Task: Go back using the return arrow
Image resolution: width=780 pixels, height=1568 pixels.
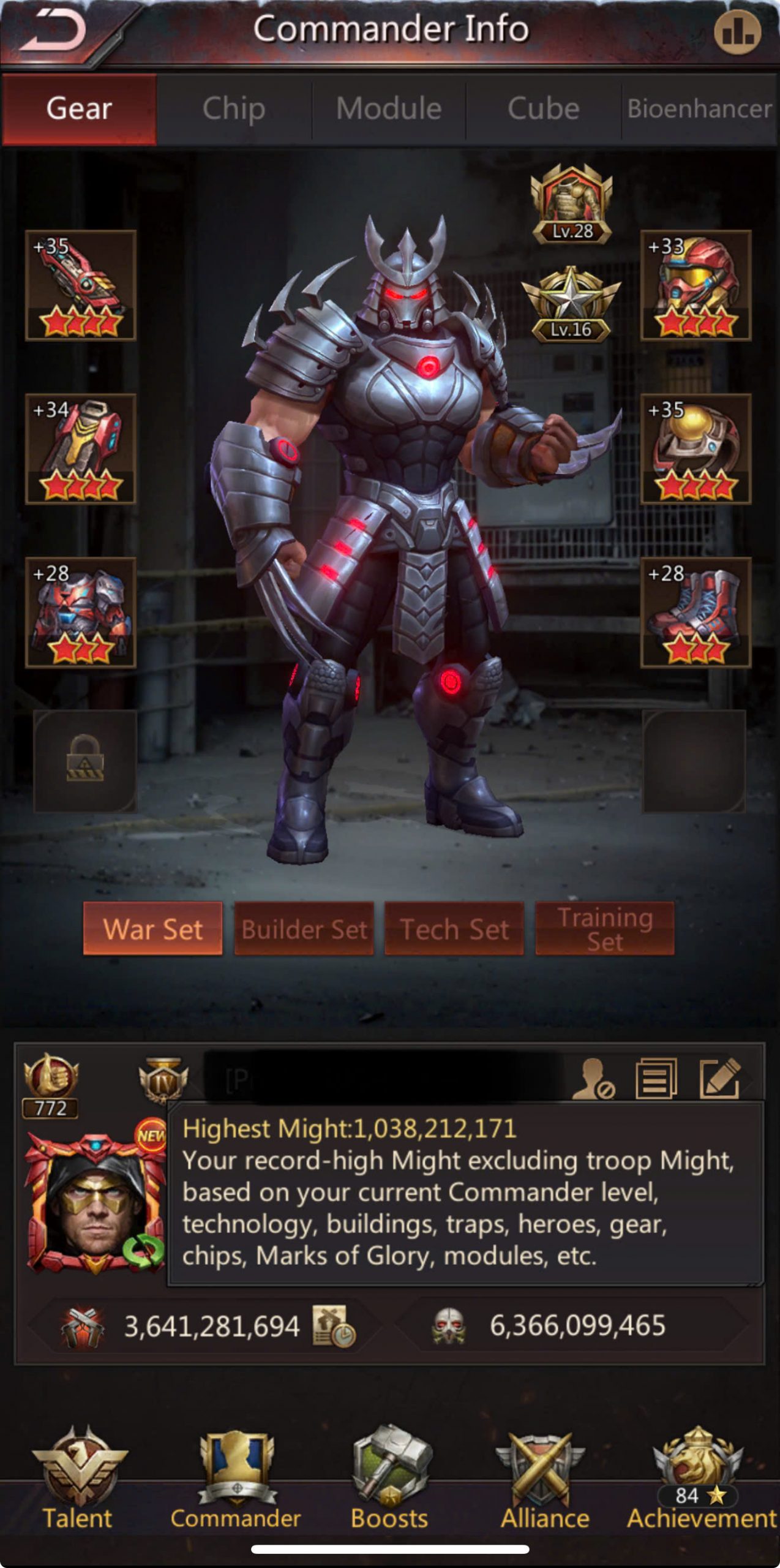Action: coord(54,32)
